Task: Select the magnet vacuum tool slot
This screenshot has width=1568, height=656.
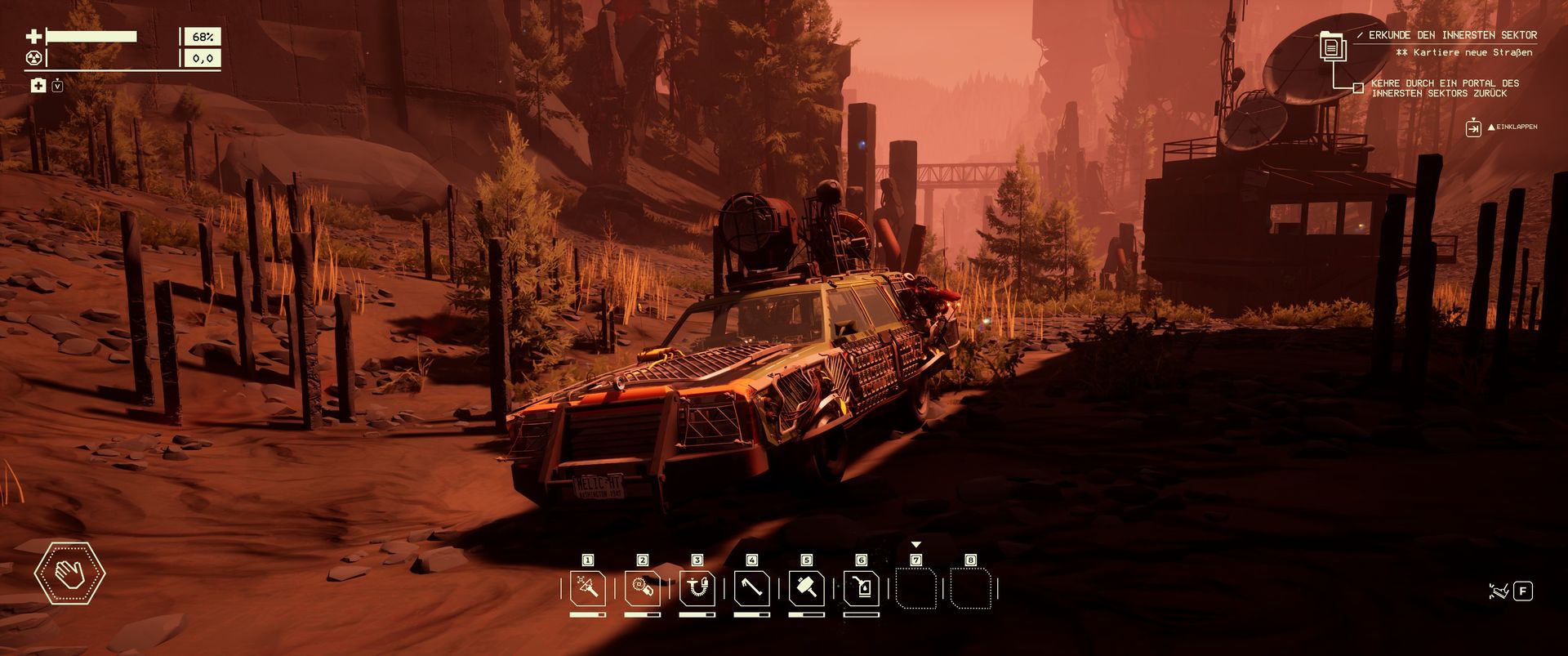Action: (x=697, y=587)
